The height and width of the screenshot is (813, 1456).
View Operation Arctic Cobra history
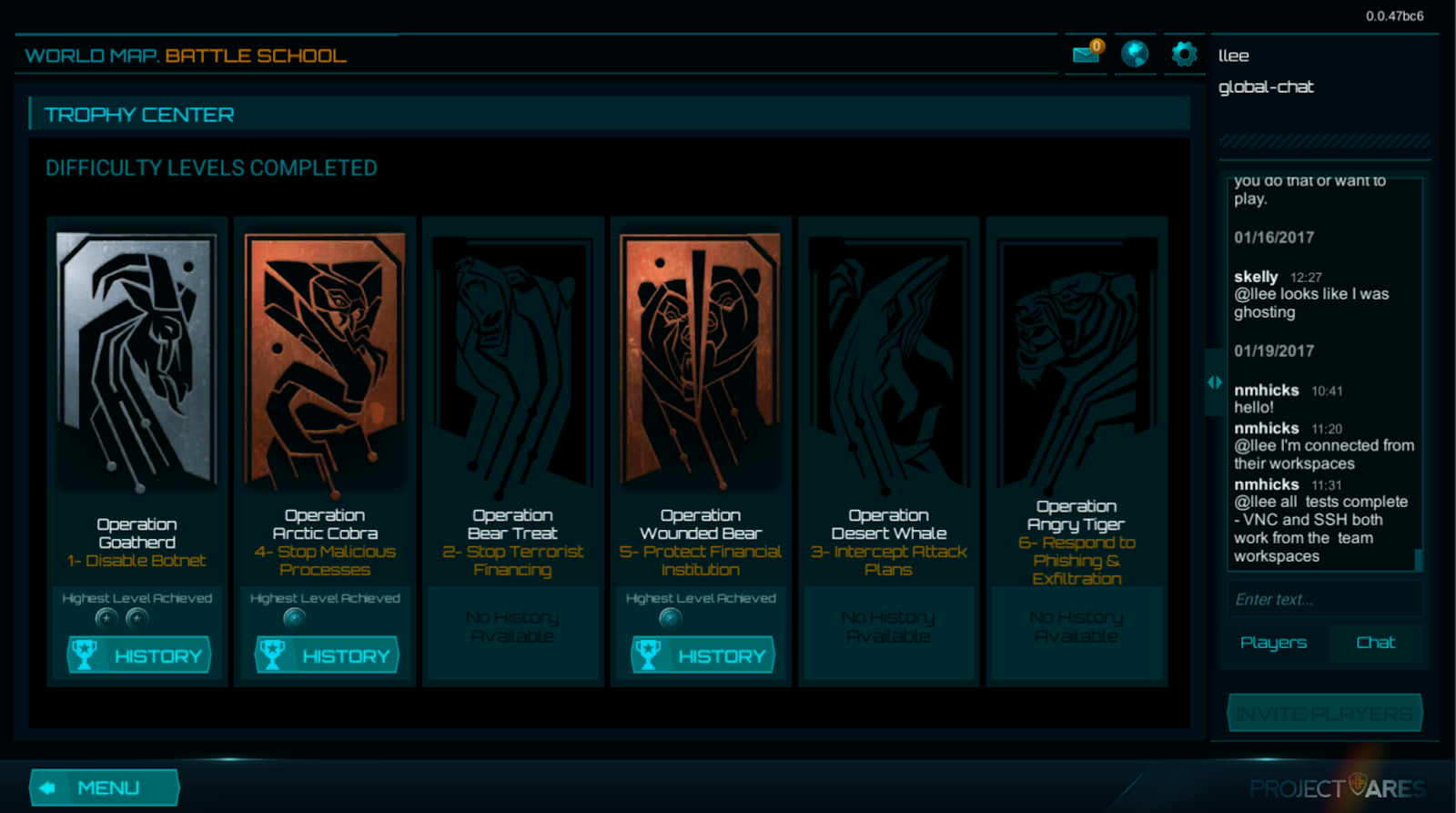[326, 655]
